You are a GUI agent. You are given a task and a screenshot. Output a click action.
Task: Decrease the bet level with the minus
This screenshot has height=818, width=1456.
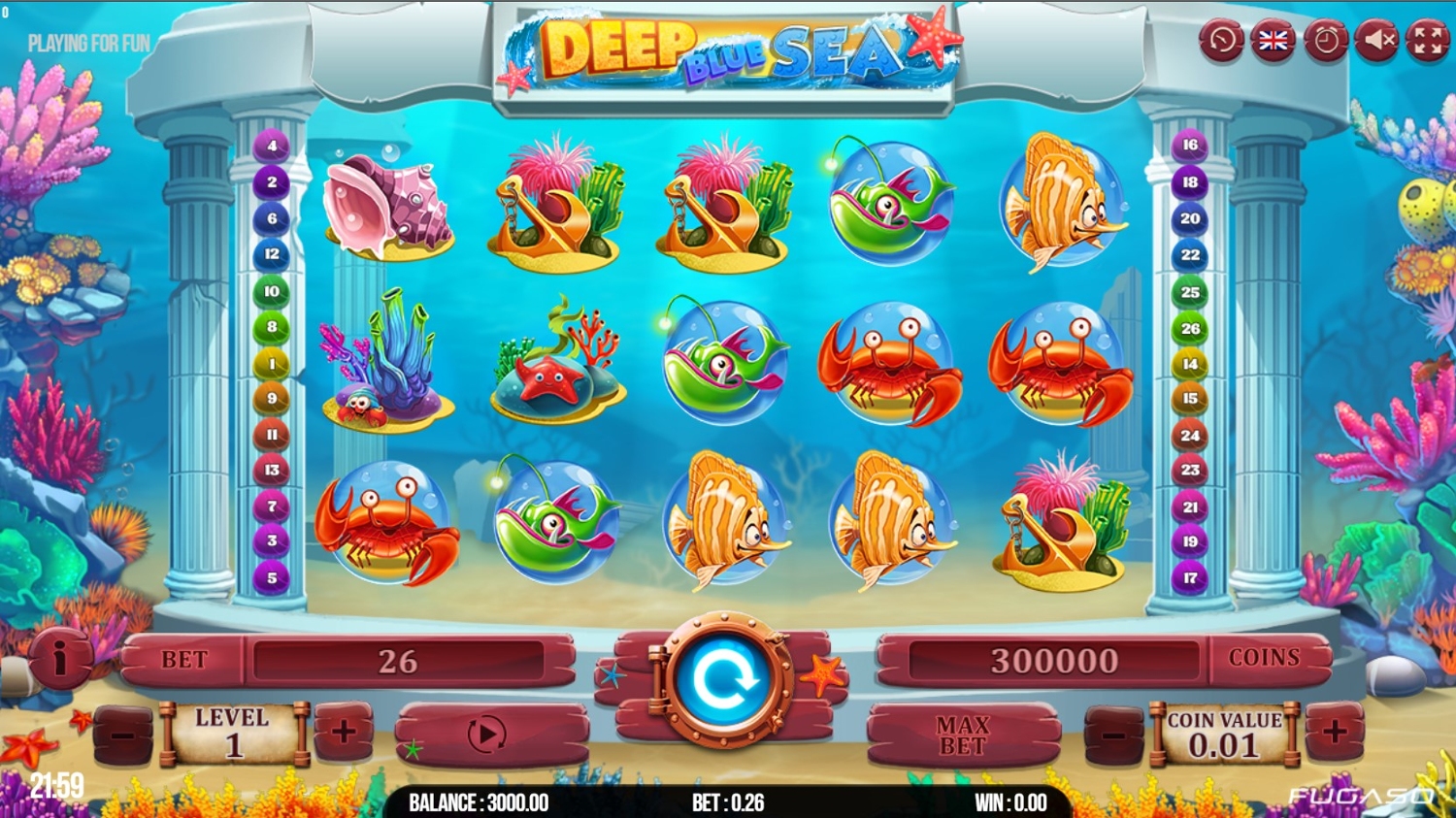pos(123,736)
